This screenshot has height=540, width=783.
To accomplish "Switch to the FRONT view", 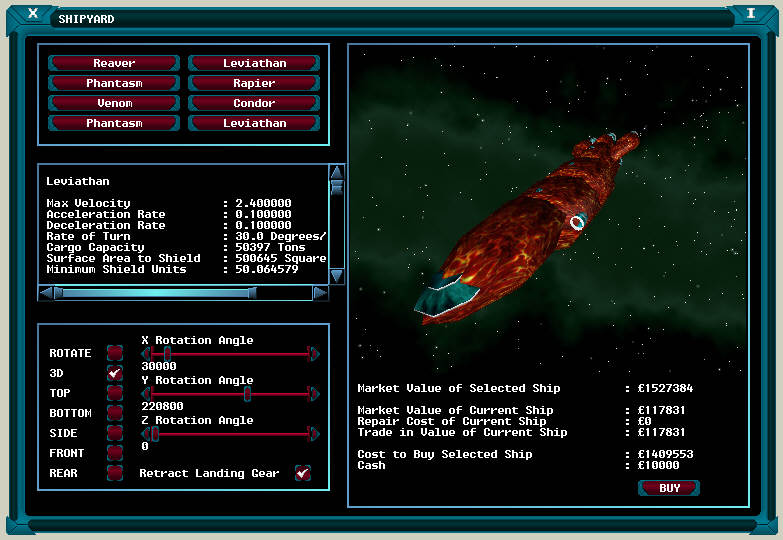I will [x=115, y=453].
